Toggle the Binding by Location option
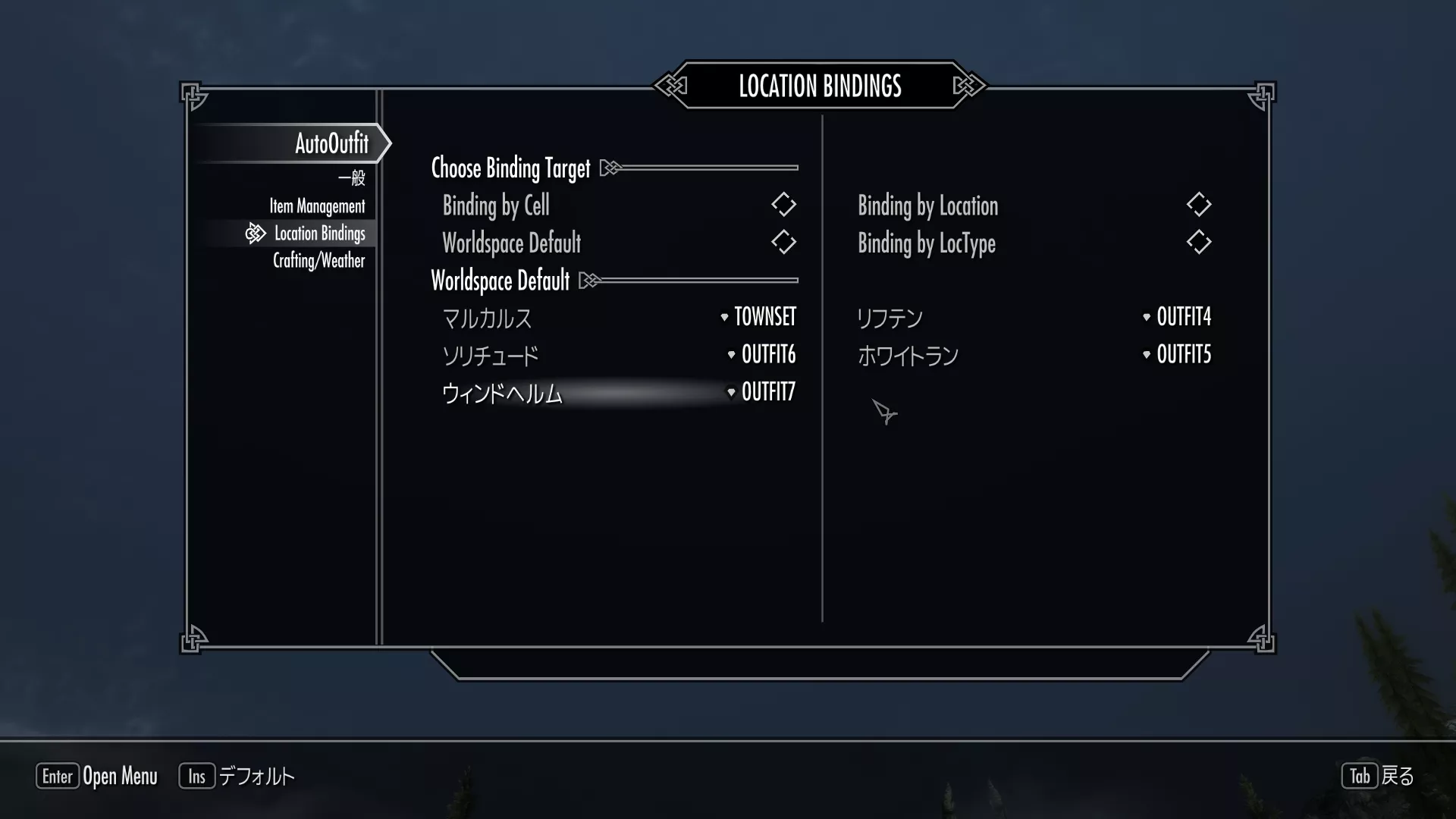The width and height of the screenshot is (1456, 819). [x=1198, y=205]
